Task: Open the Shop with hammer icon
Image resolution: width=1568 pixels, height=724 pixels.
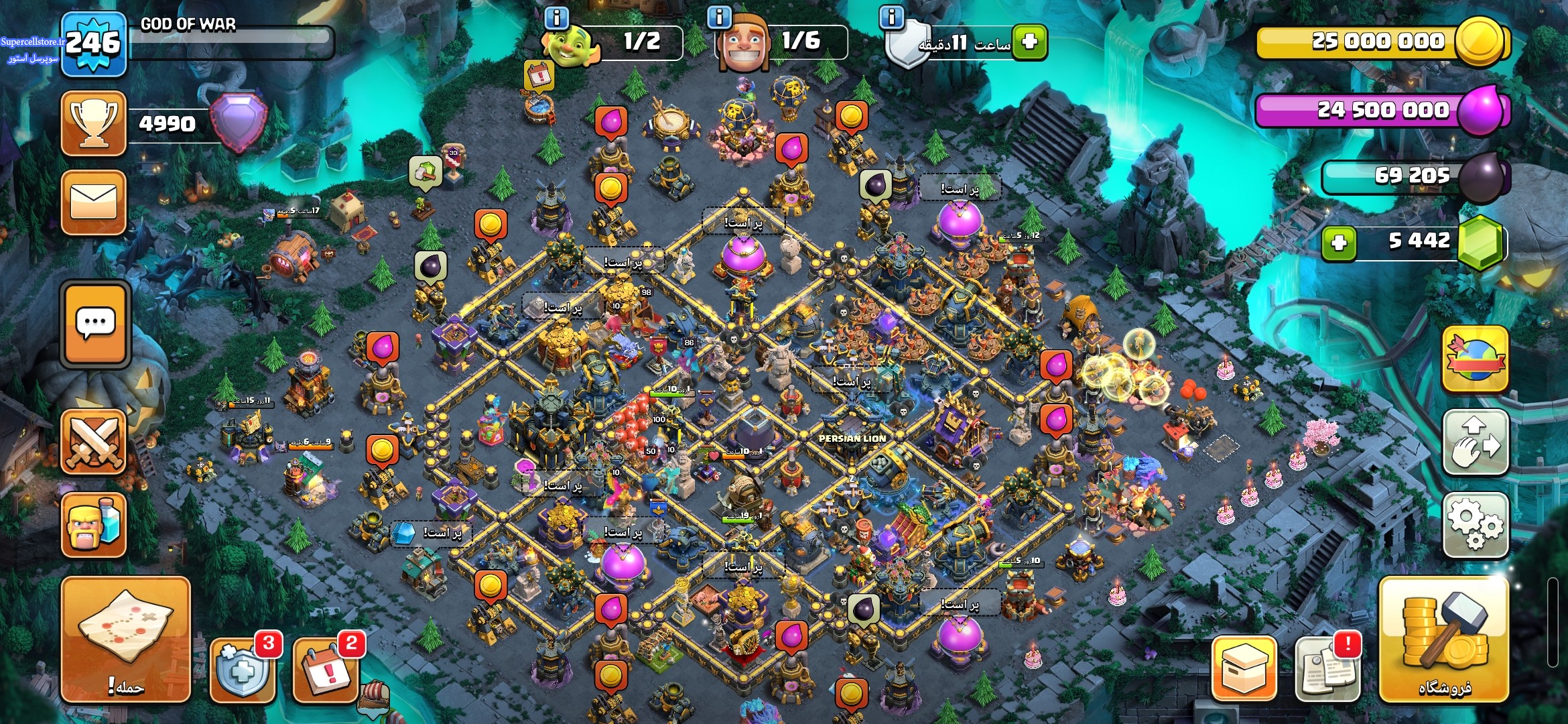Action: click(1444, 640)
